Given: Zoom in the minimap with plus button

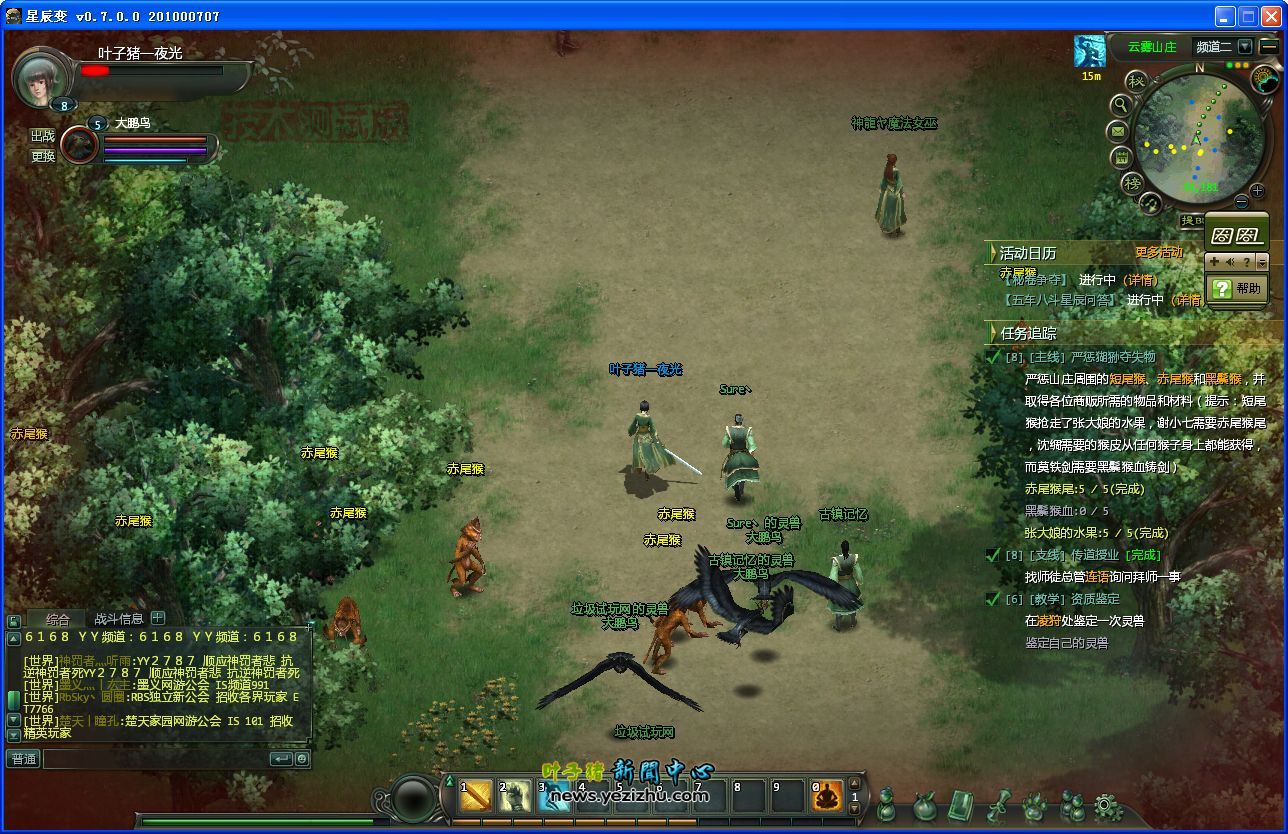Looking at the screenshot, I should 1257,191.
